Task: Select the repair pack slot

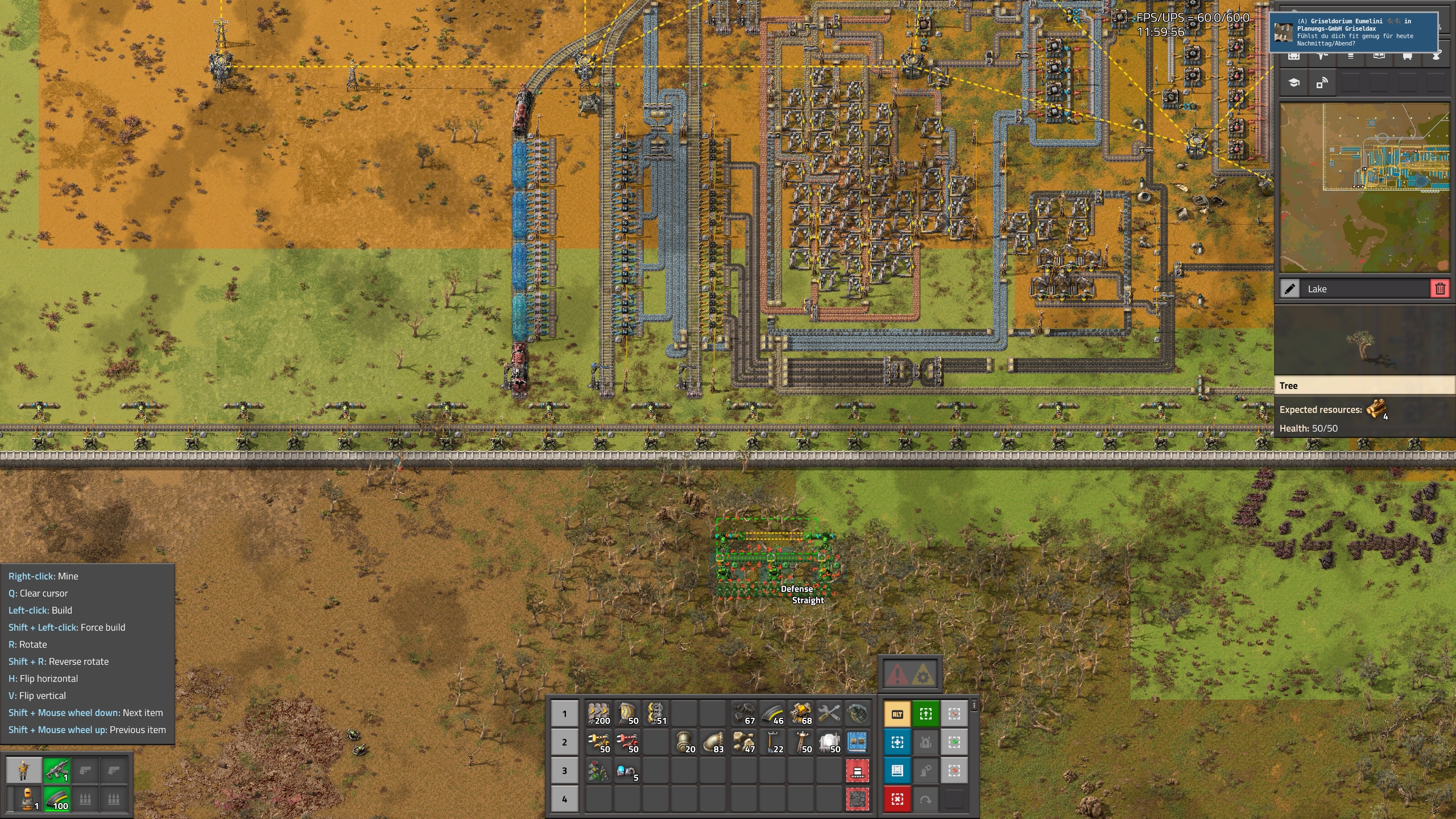Action: click(829, 713)
